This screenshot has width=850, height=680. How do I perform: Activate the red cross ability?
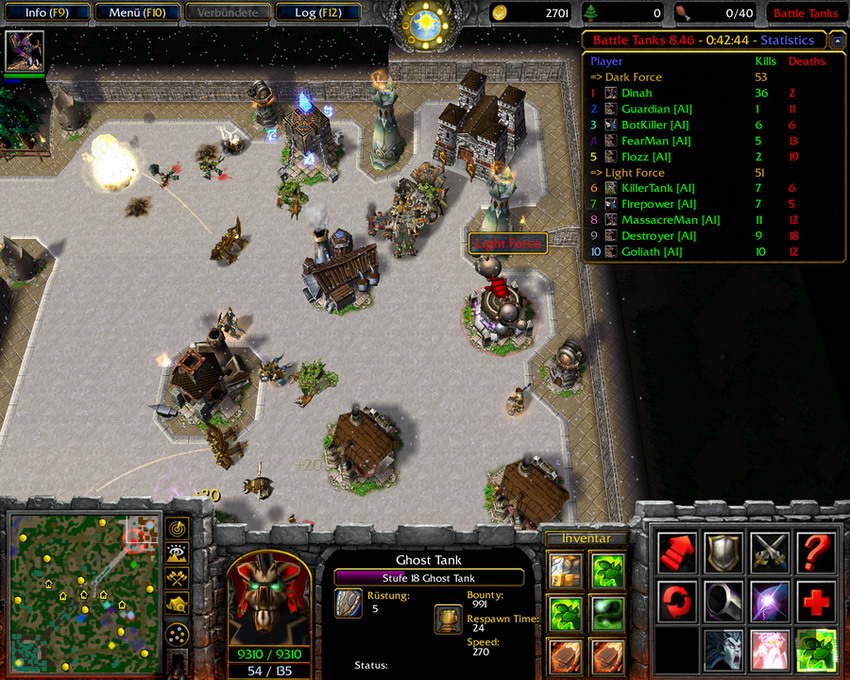point(816,601)
